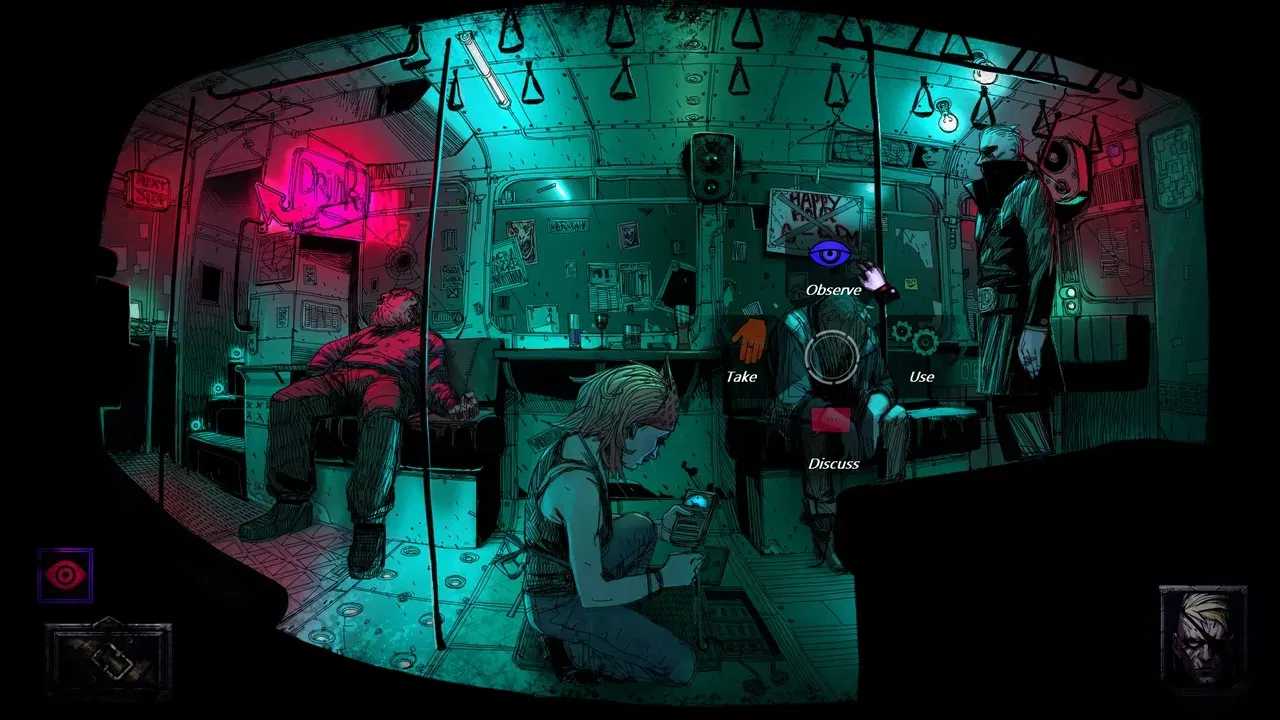1280x720 pixels.
Task: Select the eye icon above the seated man
Action: tap(832, 255)
